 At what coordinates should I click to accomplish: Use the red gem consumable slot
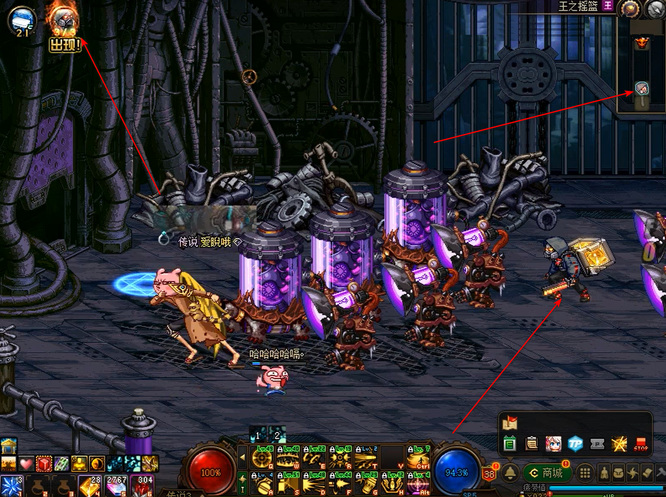145,487
